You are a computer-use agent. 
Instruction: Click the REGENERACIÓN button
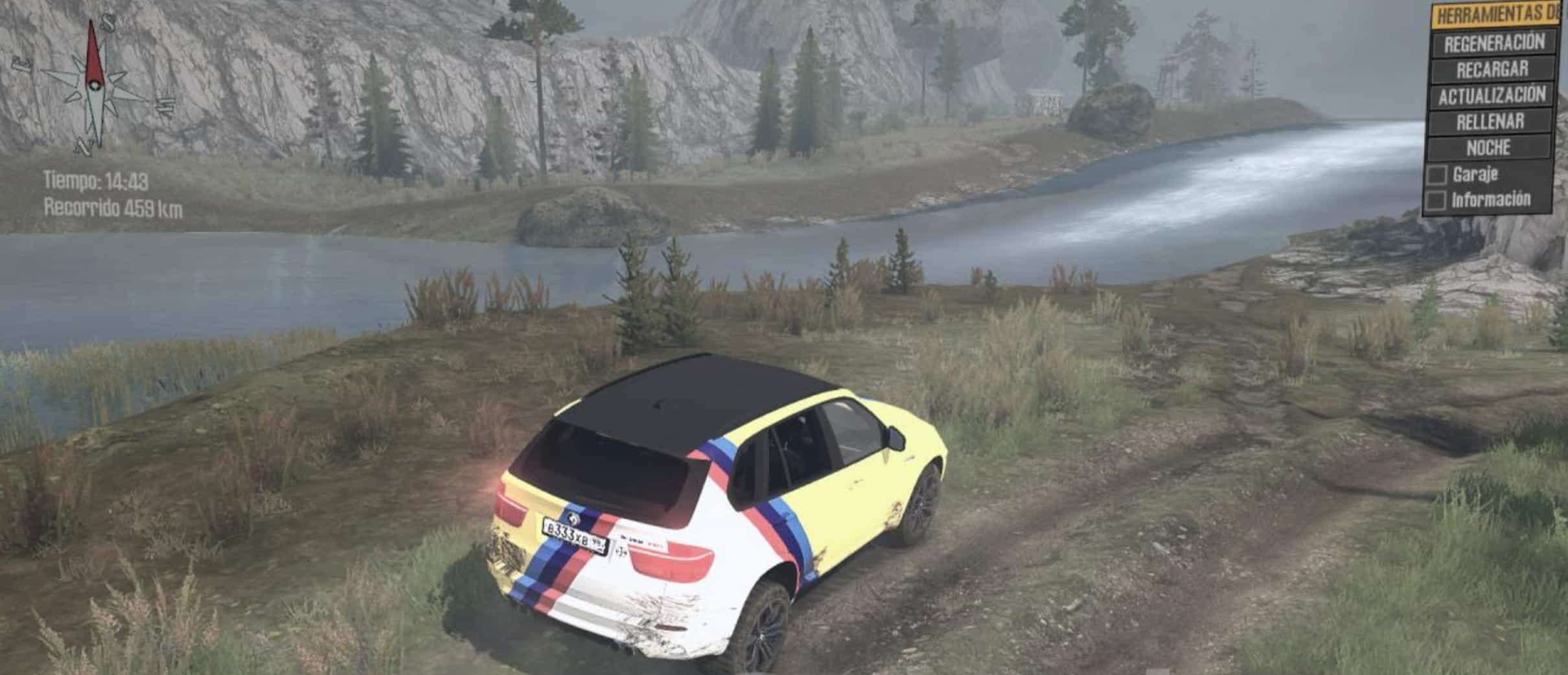tap(1493, 43)
